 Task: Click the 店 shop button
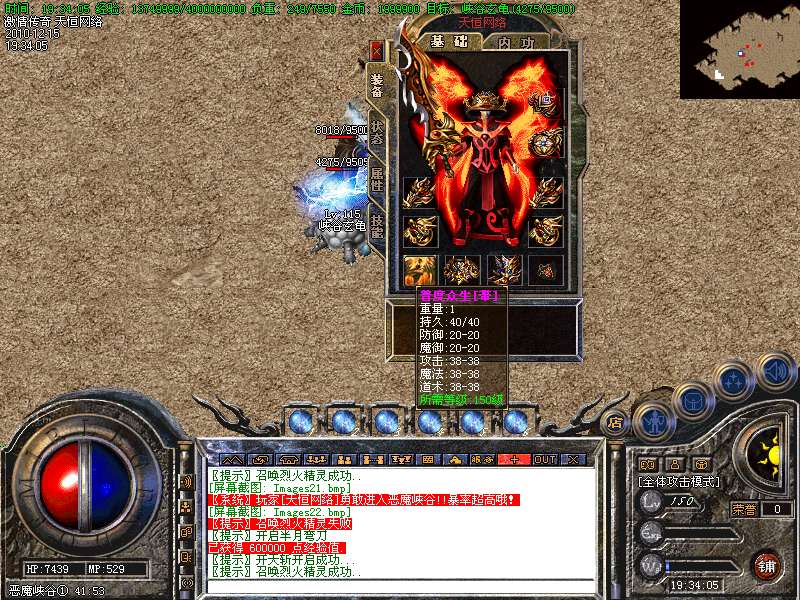click(x=617, y=422)
